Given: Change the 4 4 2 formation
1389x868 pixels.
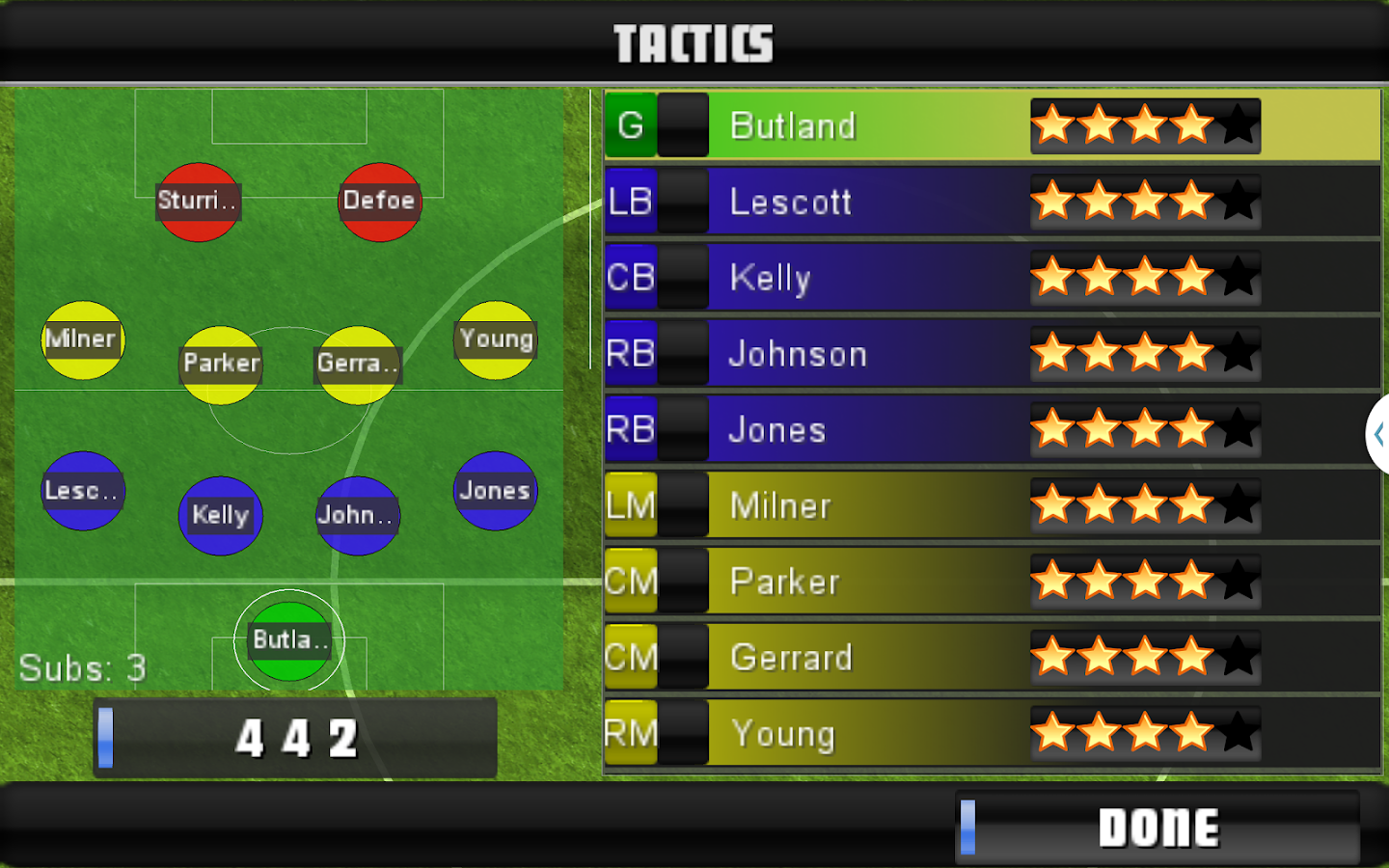Looking at the screenshot, I should point(295,739).
